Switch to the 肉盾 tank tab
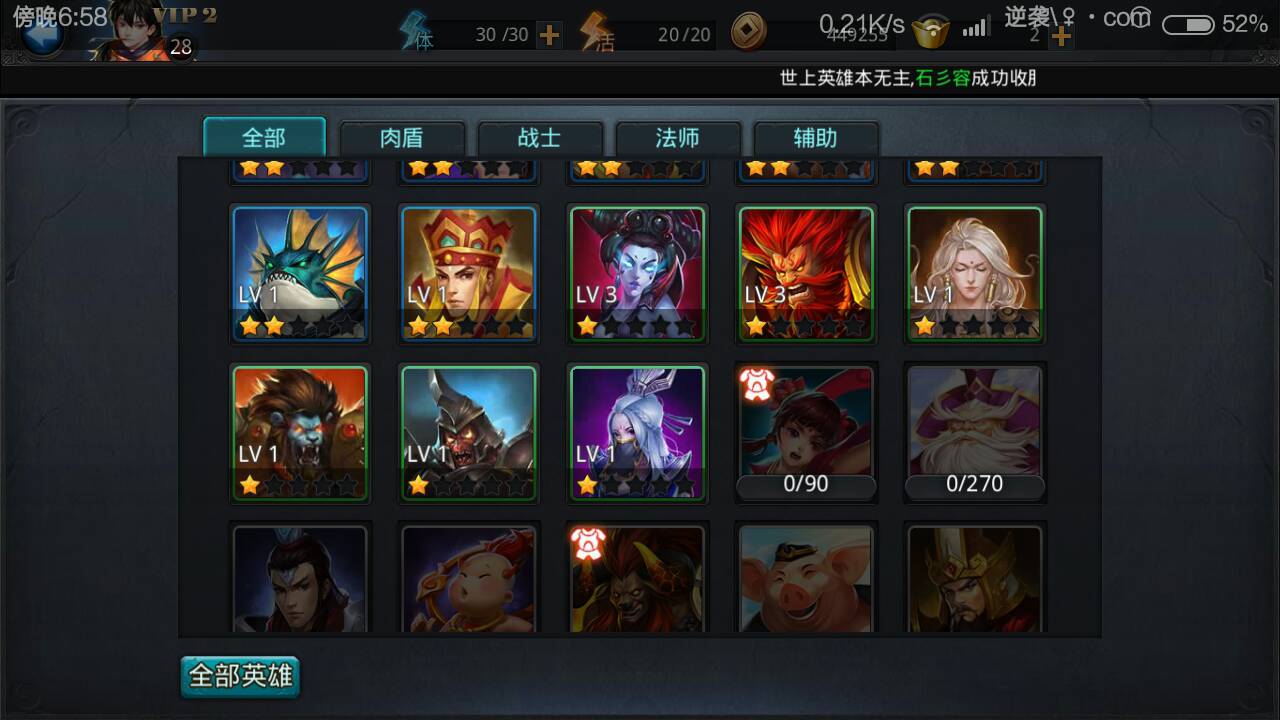The height and width of the screenshot is (720, 1280). 403,139
